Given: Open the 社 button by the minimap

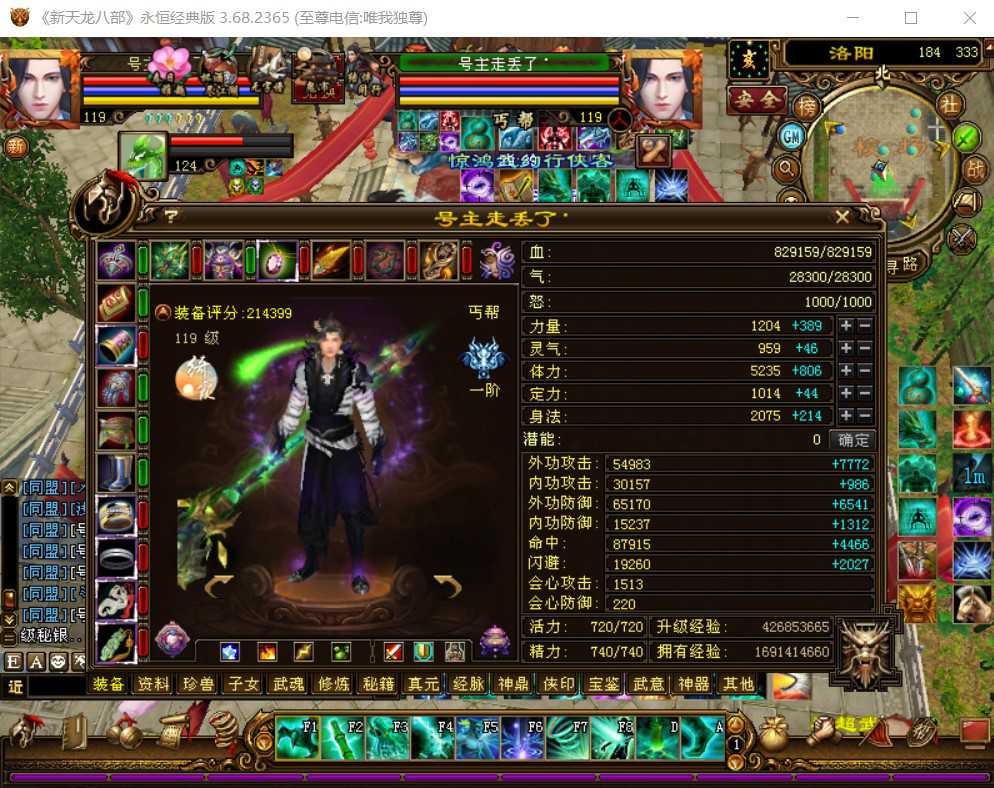Looking at the screenshot, I should coord(949,104).
